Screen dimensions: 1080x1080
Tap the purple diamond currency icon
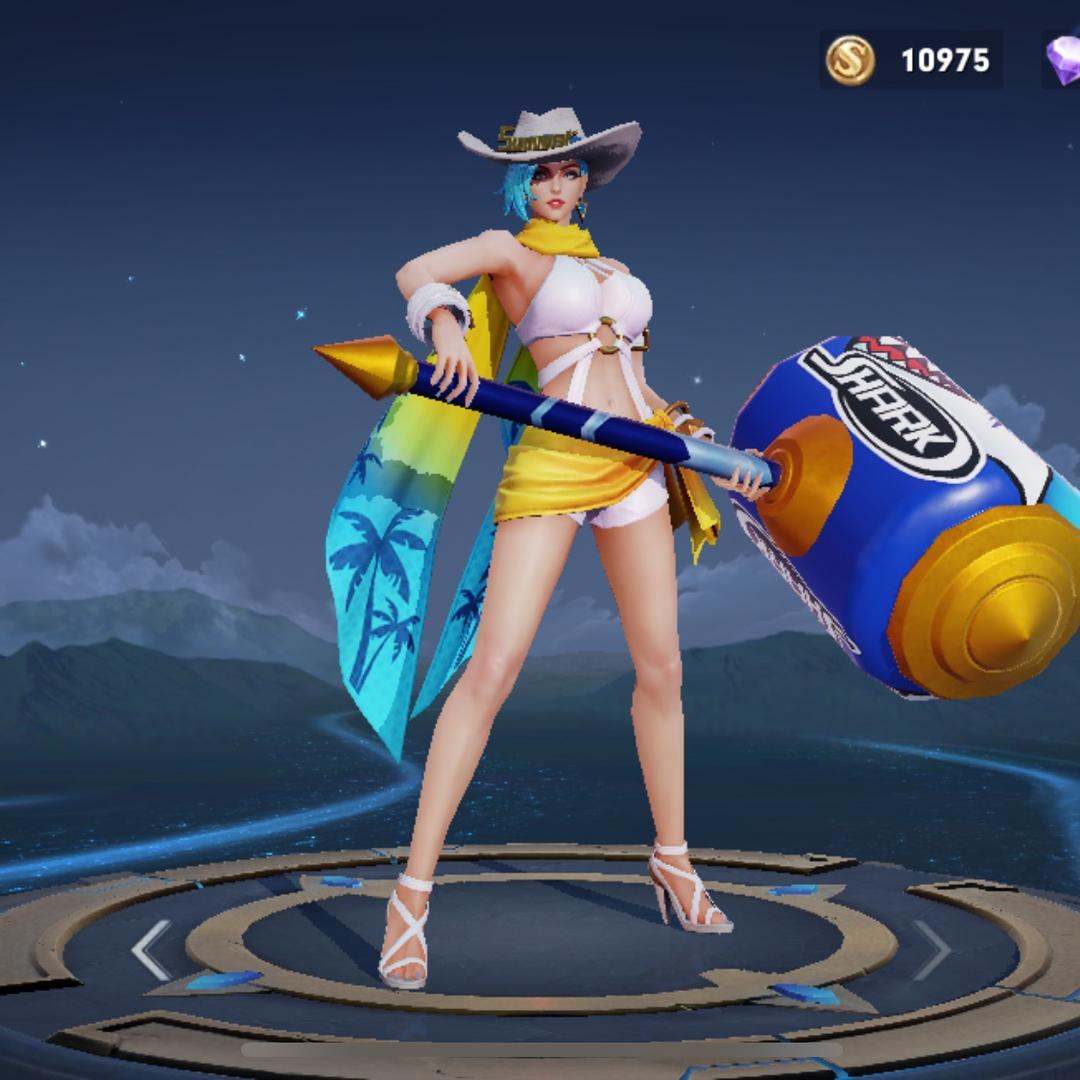tap(1063, 60)
